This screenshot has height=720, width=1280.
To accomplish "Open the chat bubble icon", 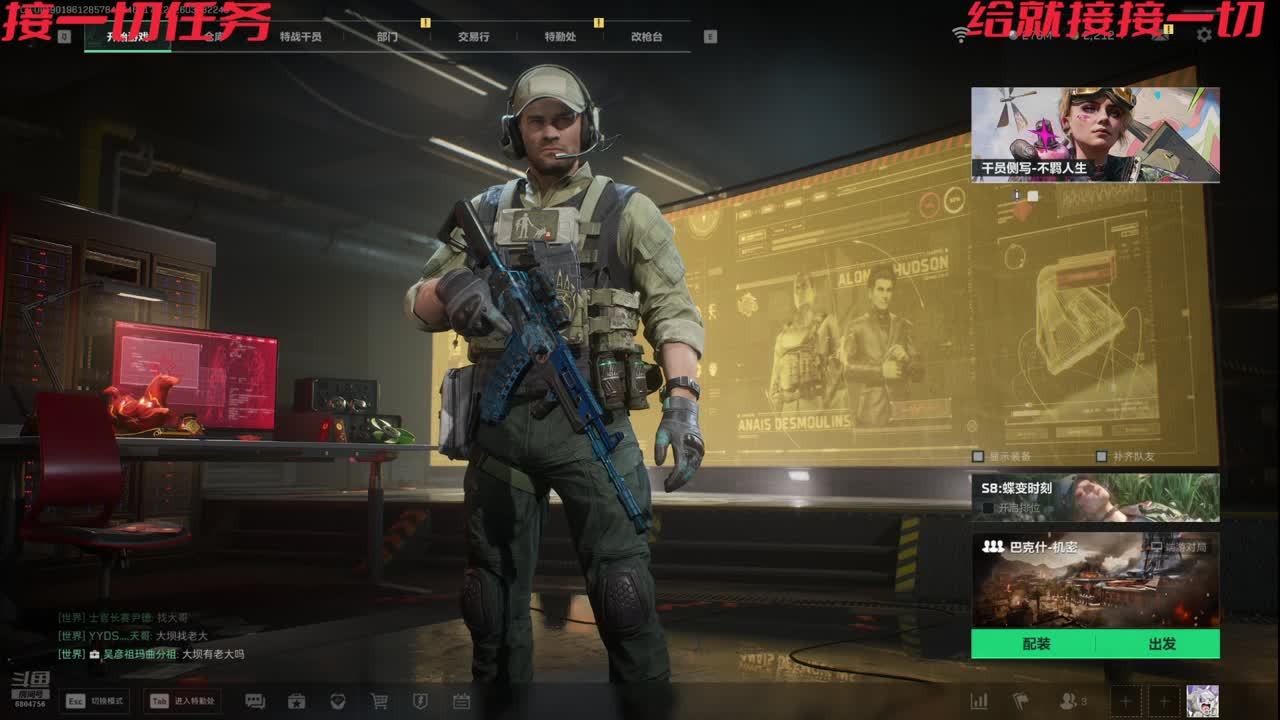I will (255, 701).
